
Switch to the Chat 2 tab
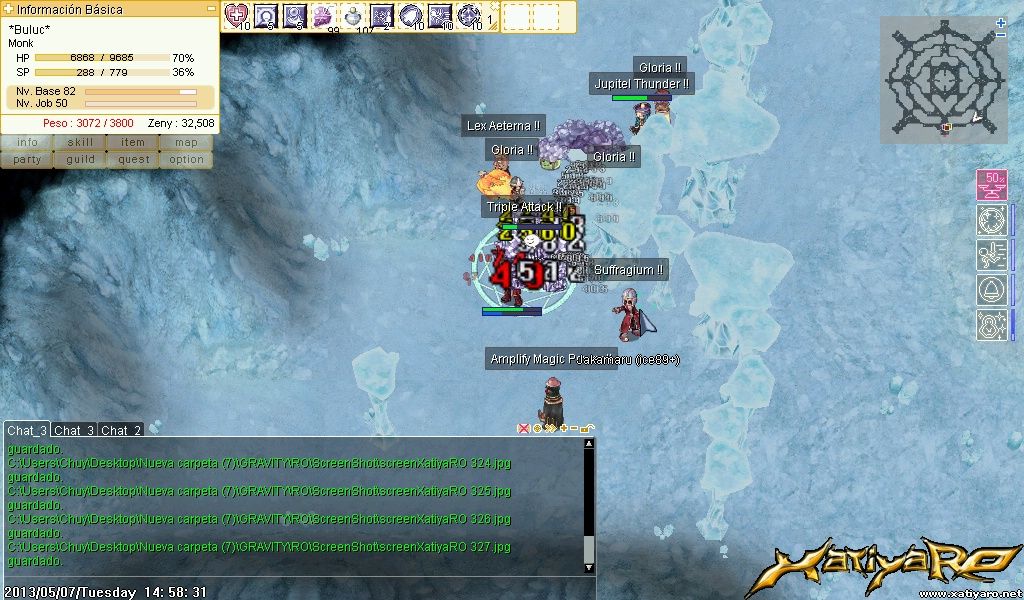tap(120, 430)
